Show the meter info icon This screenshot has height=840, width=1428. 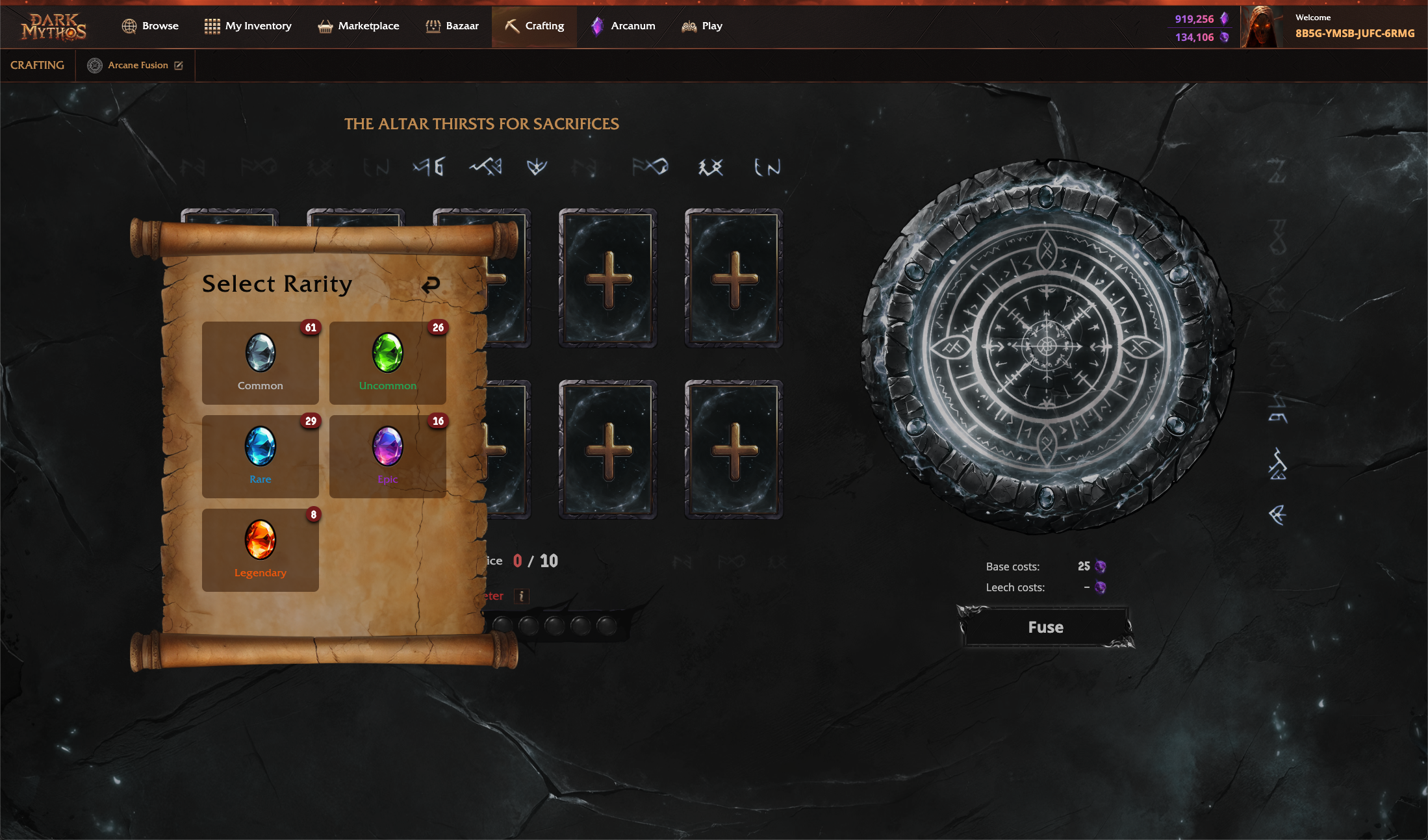[x=521, y=596]
